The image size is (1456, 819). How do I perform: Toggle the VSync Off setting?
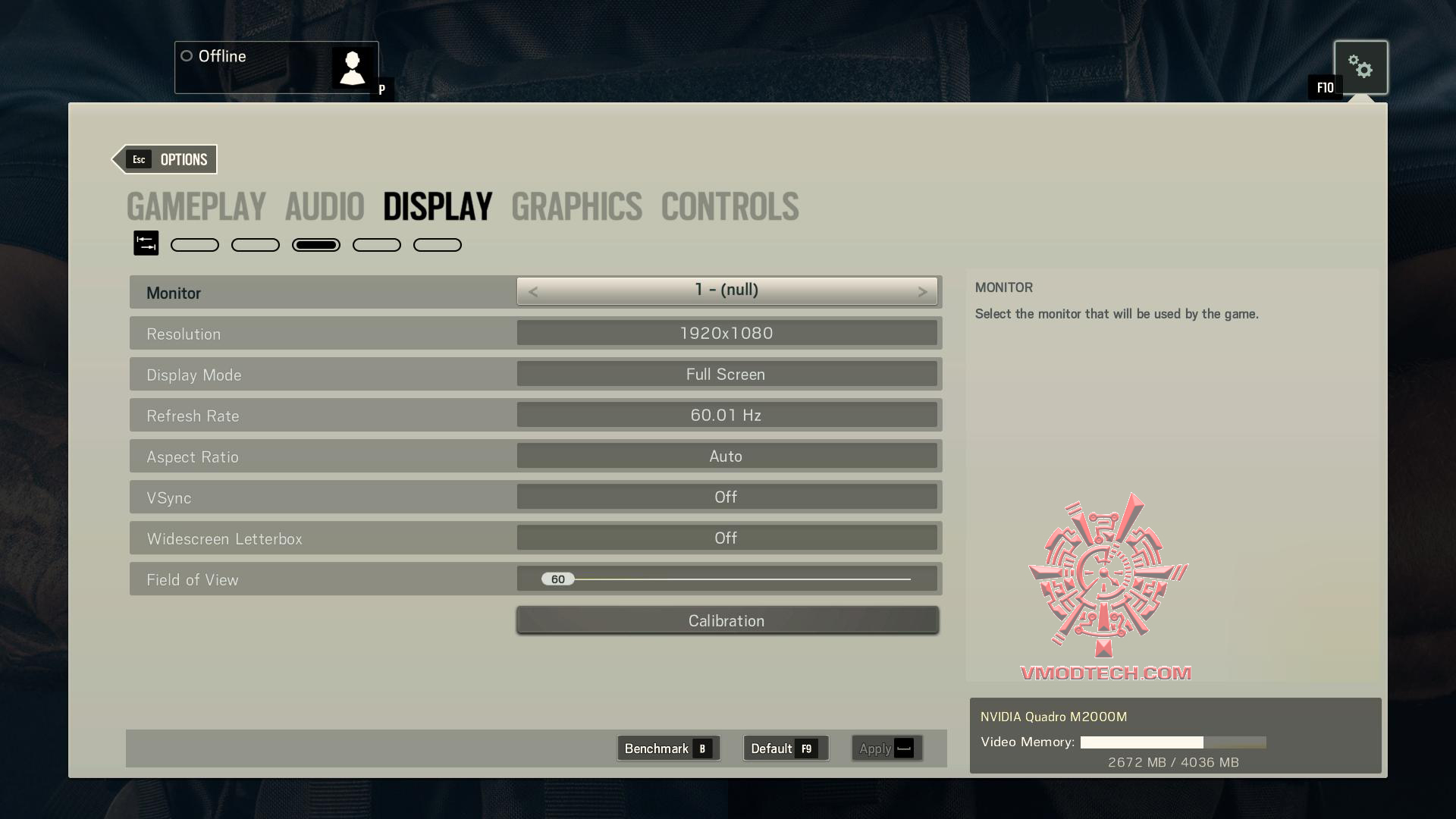(x=726, y=497)
